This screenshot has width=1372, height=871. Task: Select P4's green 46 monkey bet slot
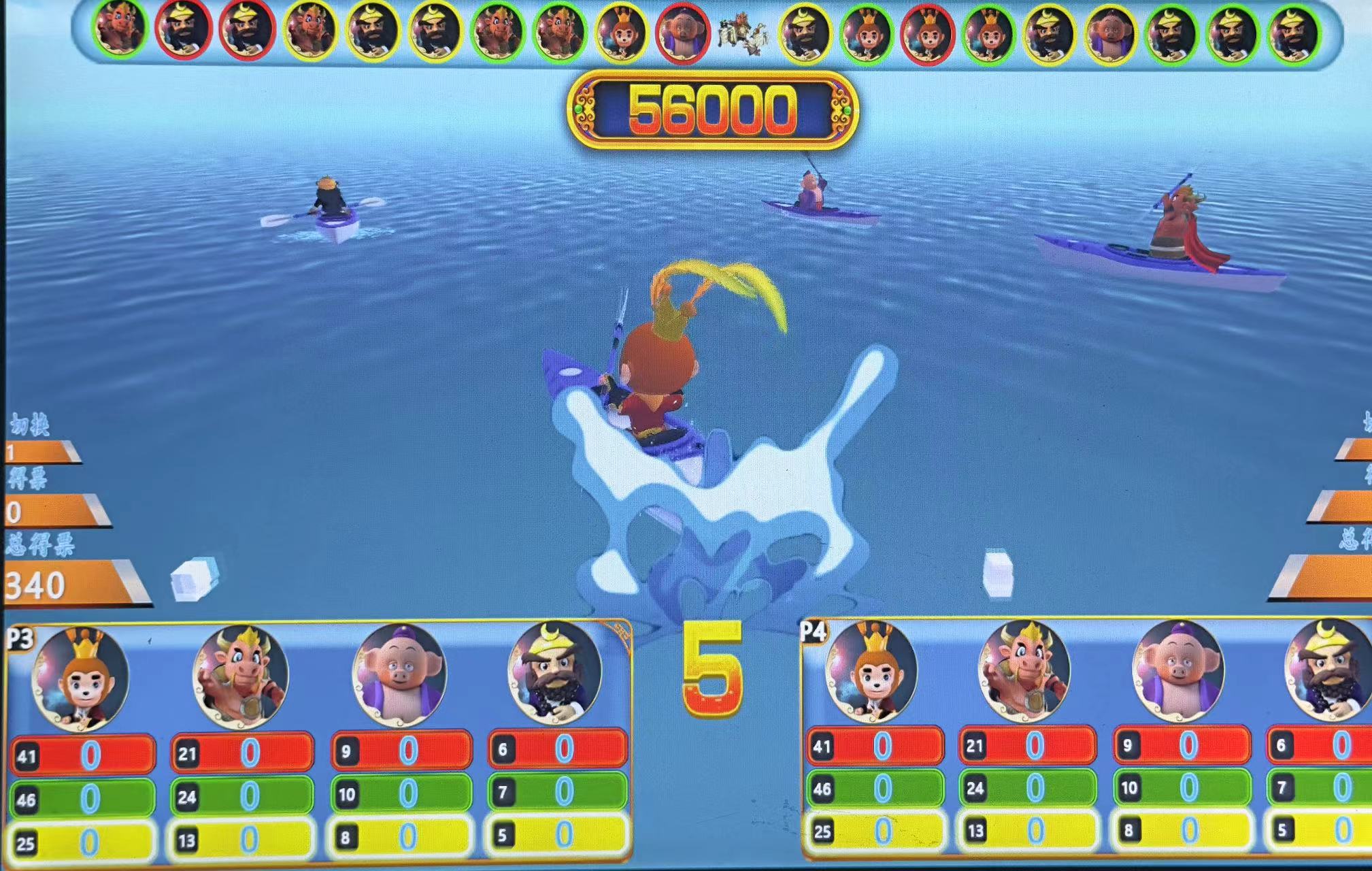875,788
